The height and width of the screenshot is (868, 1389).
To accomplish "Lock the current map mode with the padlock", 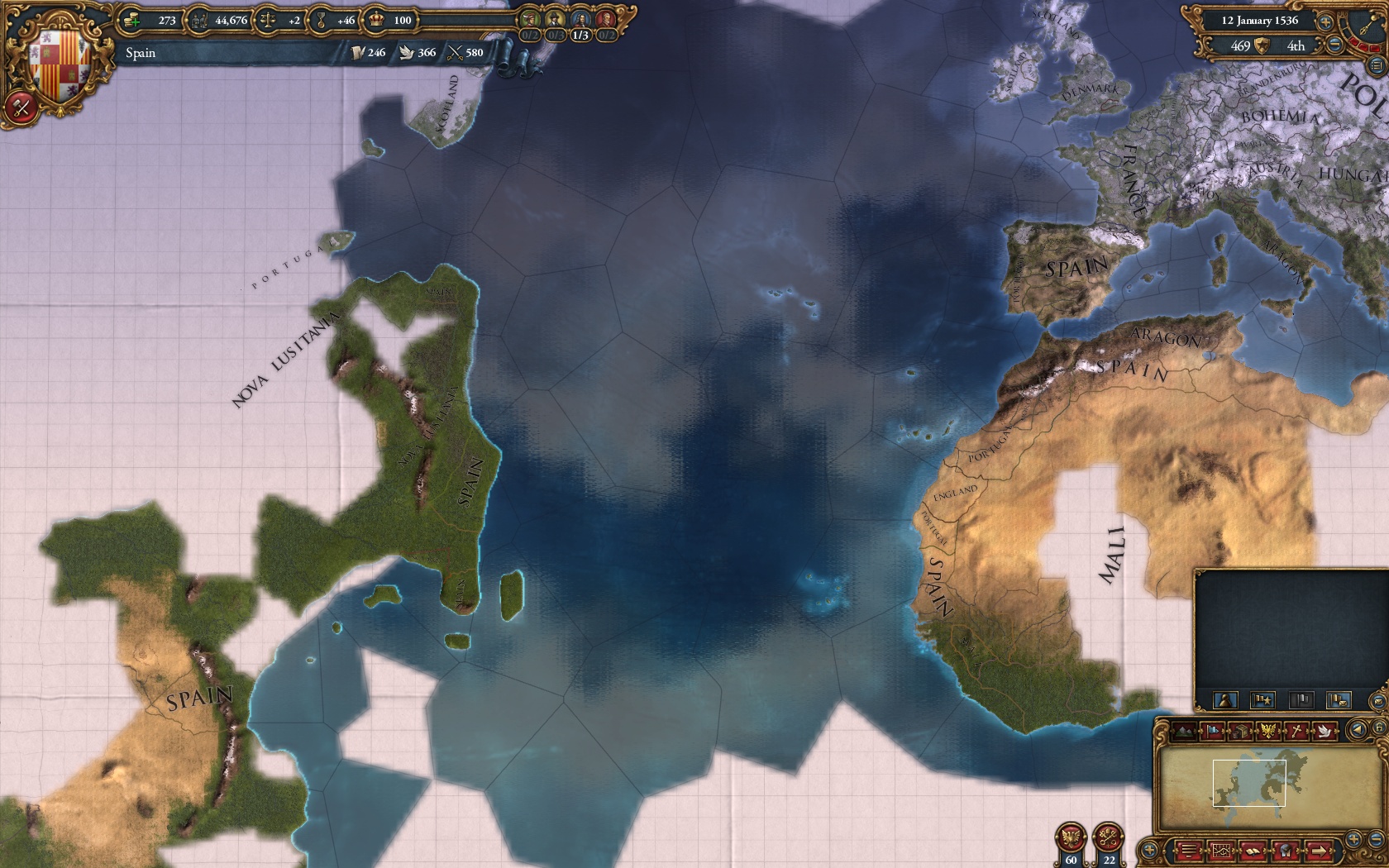I will pyautogui.click(x=1379, y=728).
